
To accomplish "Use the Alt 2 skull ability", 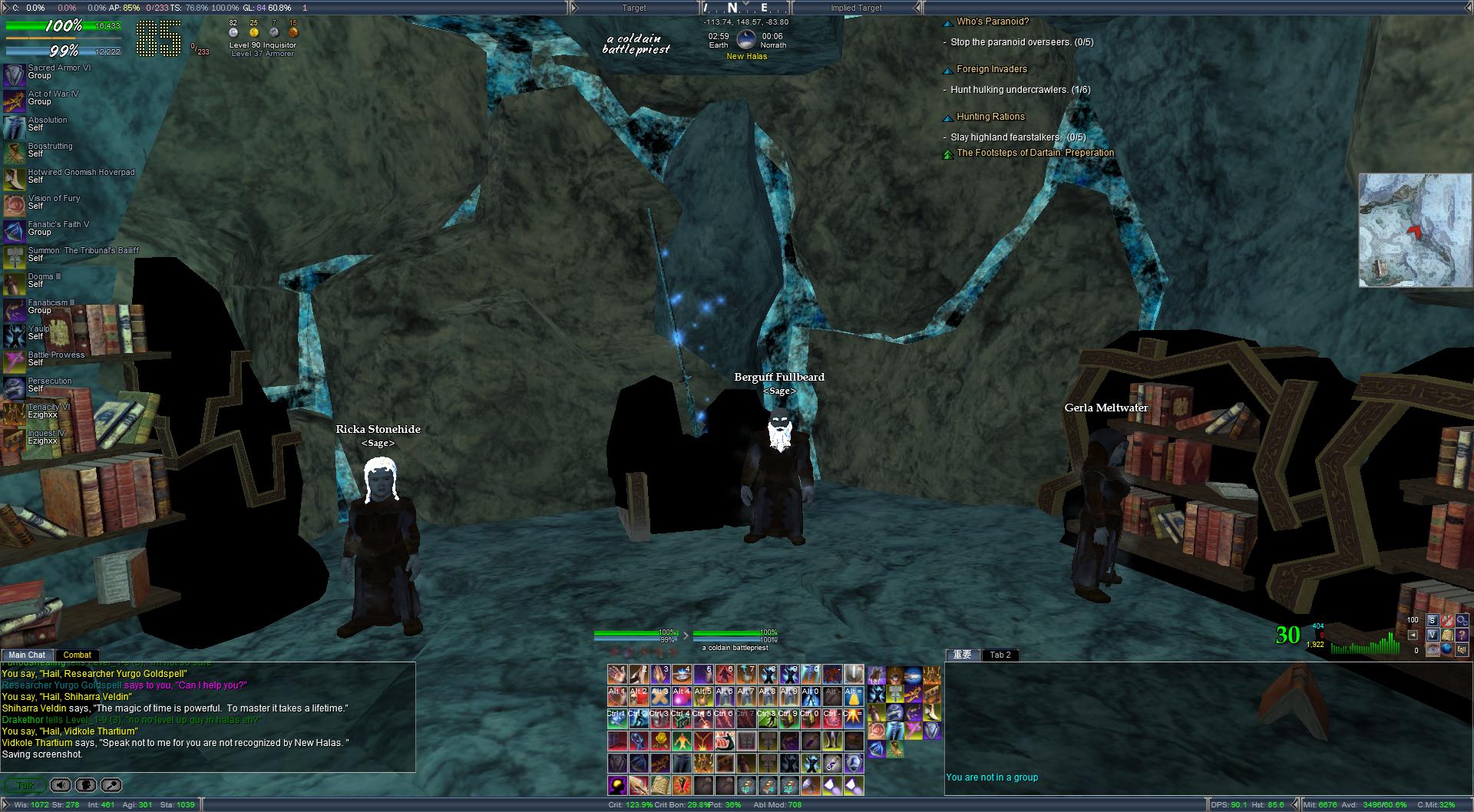I will [639, 697].
